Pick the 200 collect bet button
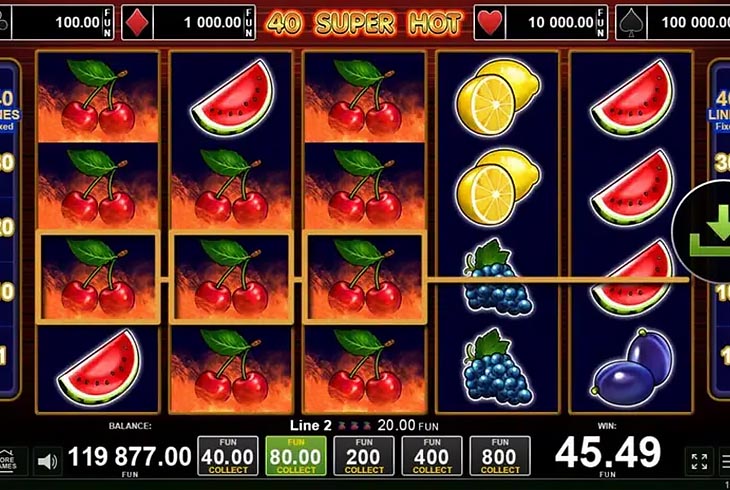 click(364, 456)
